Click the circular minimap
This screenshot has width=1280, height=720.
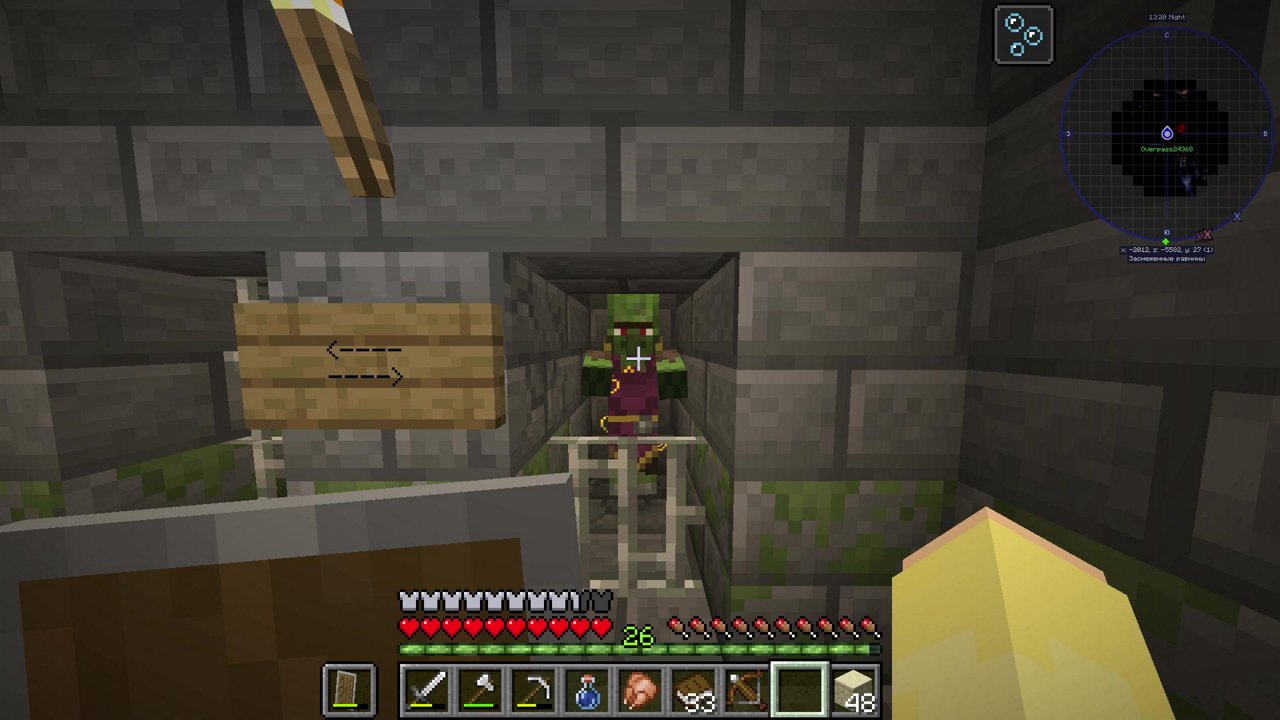(1167, 133)
